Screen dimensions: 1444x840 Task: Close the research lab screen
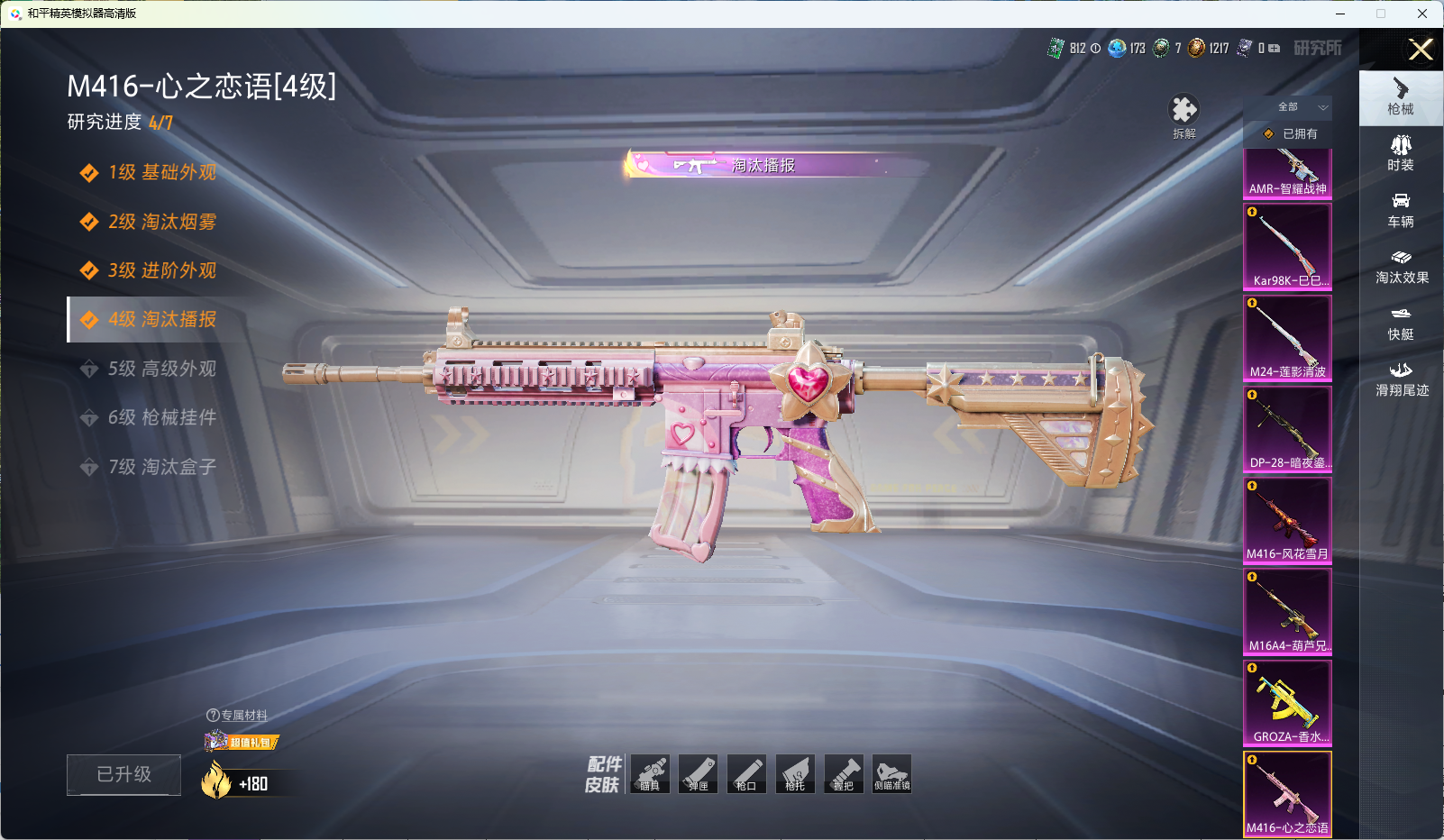(1421, 50)
